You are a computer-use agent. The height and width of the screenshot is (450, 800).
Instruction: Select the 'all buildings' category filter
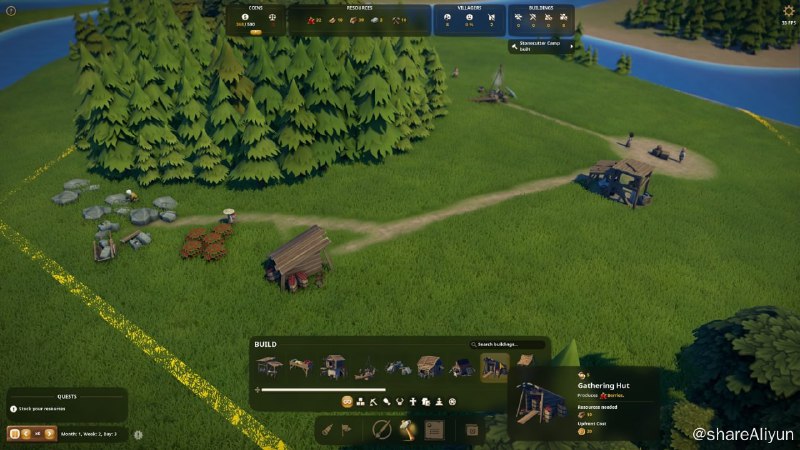click(x=347, y=401)
